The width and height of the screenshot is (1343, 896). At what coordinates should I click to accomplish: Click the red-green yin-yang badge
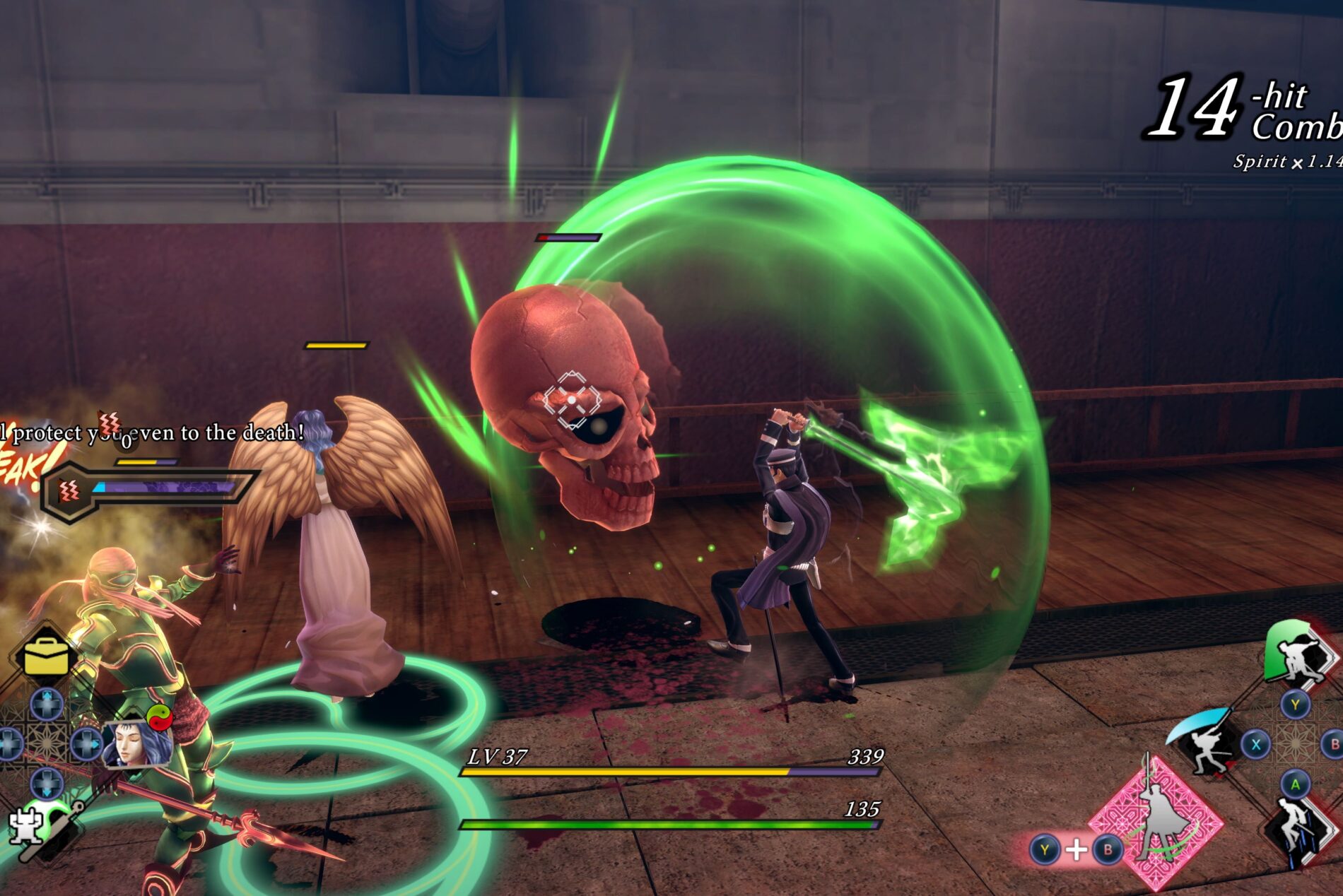[160, 717]
